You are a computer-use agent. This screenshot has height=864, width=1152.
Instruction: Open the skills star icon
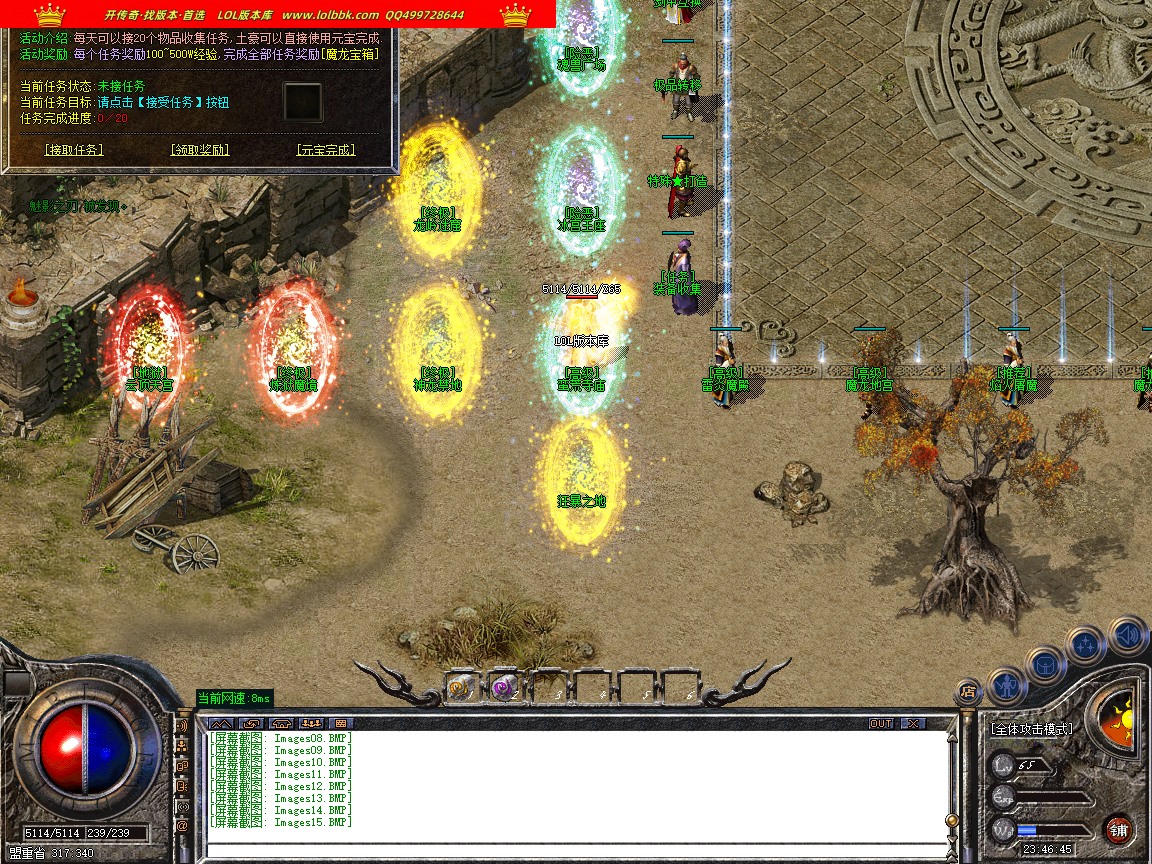1085,645
